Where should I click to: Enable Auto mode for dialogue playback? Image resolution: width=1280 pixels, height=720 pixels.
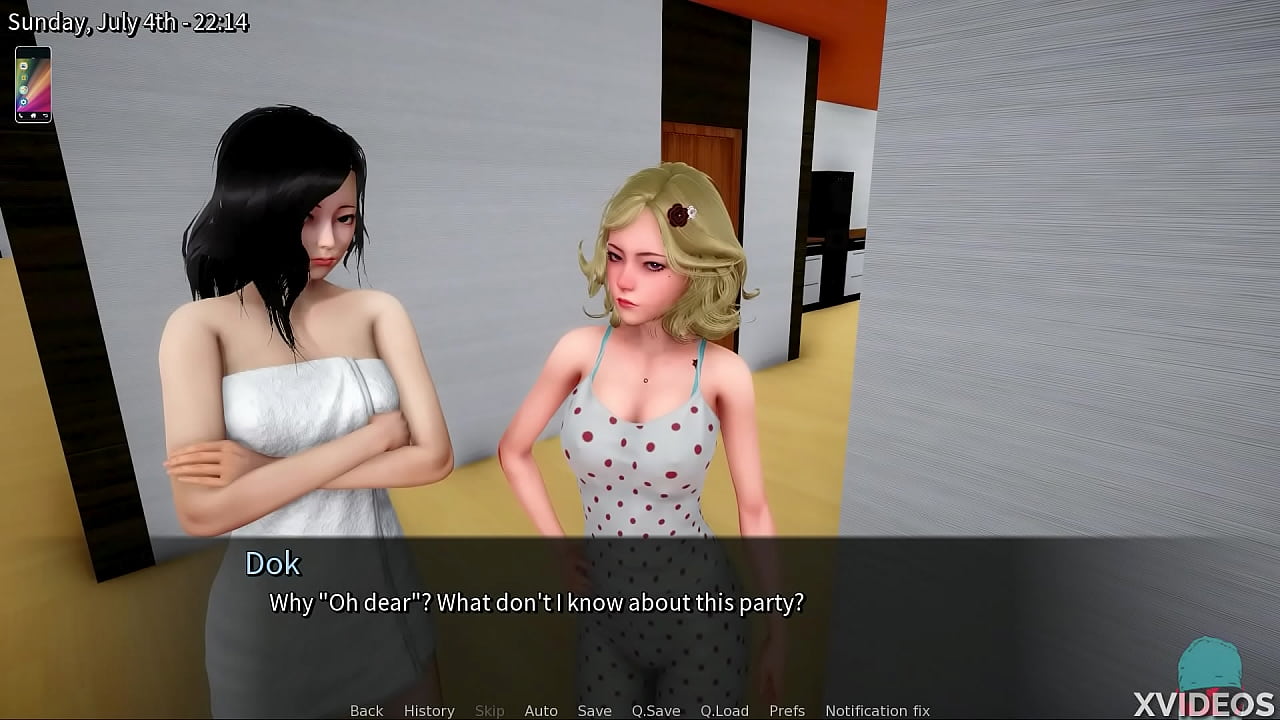[x=541, y=710]
